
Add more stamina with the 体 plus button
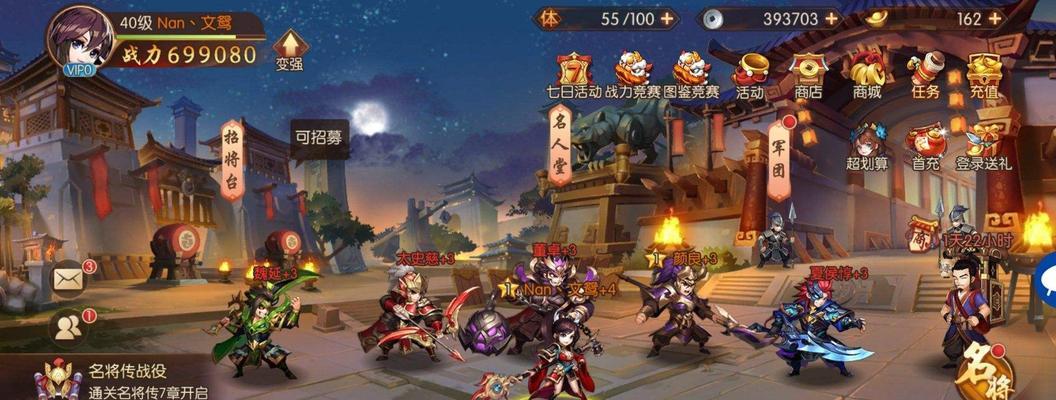point(667,18)
